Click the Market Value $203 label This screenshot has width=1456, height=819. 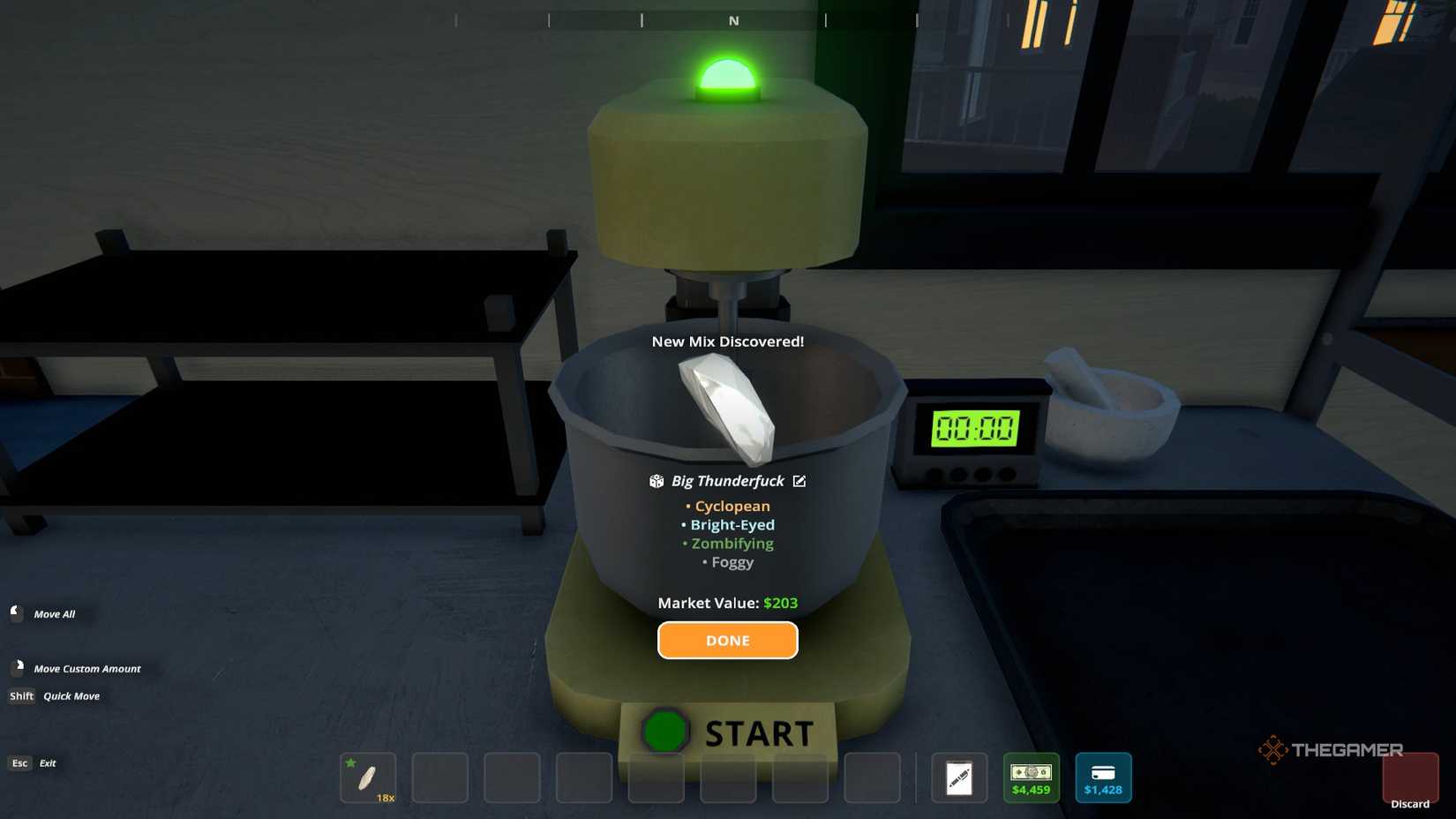727,603
